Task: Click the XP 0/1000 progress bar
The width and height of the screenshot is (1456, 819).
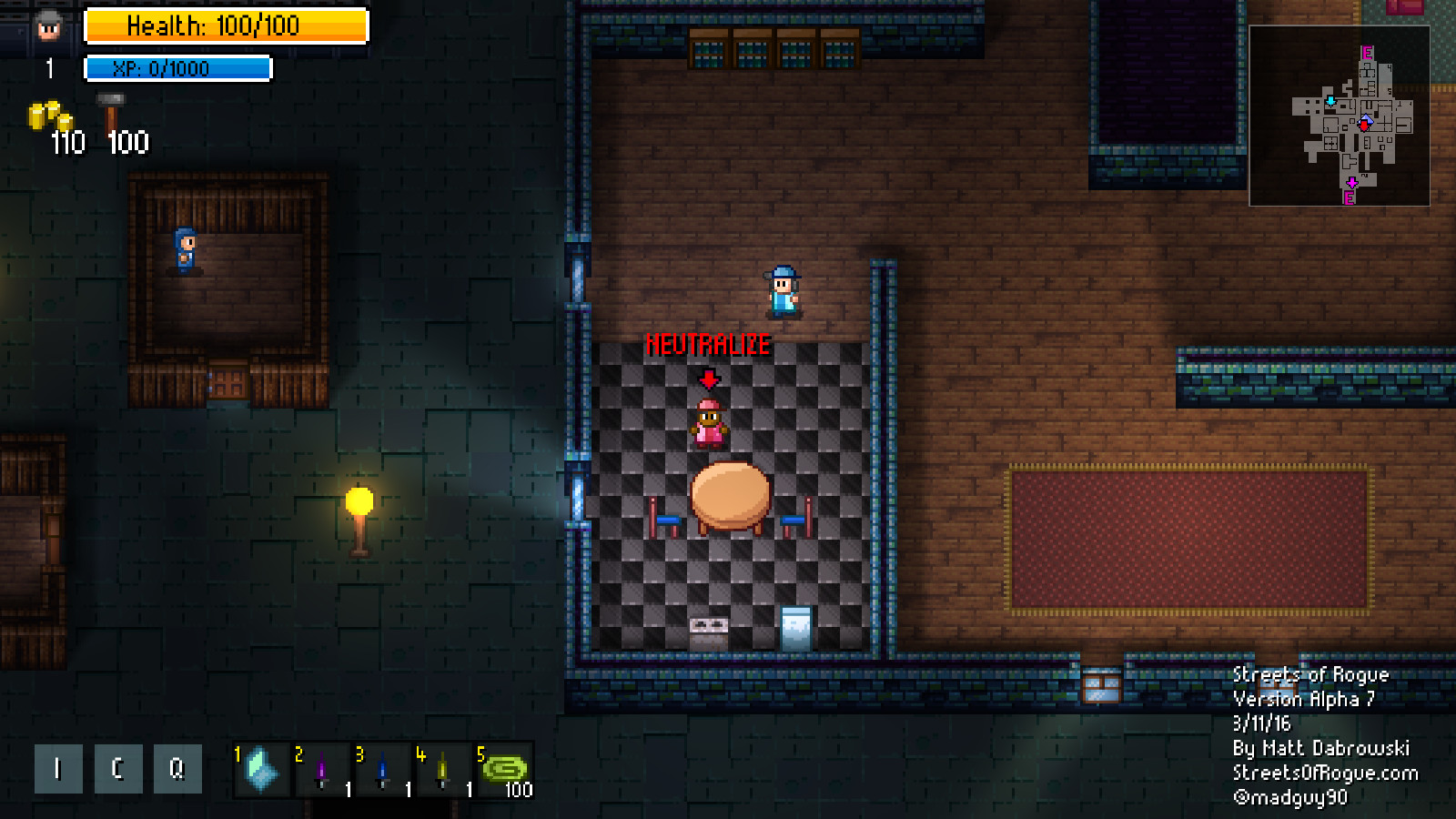Action: (178, 66)
